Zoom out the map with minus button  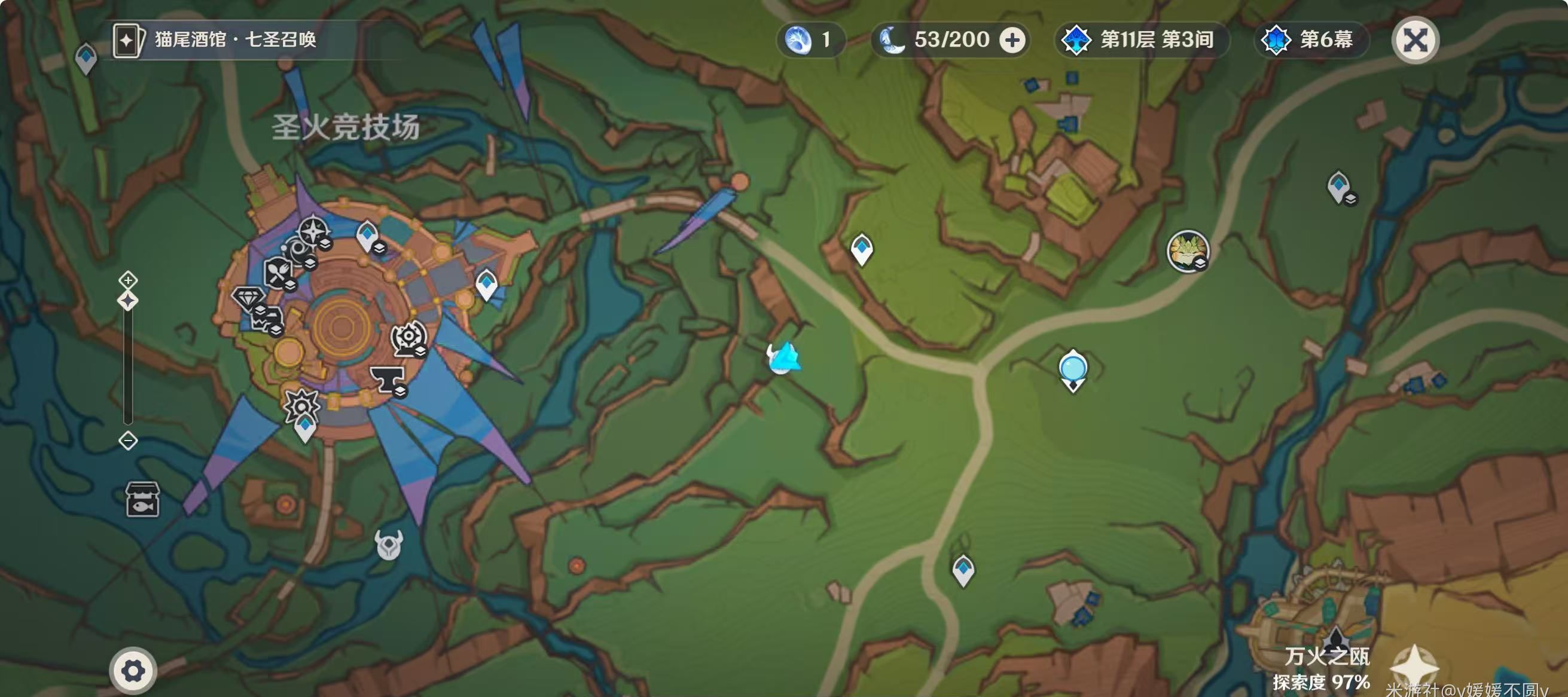click(128, 441)
